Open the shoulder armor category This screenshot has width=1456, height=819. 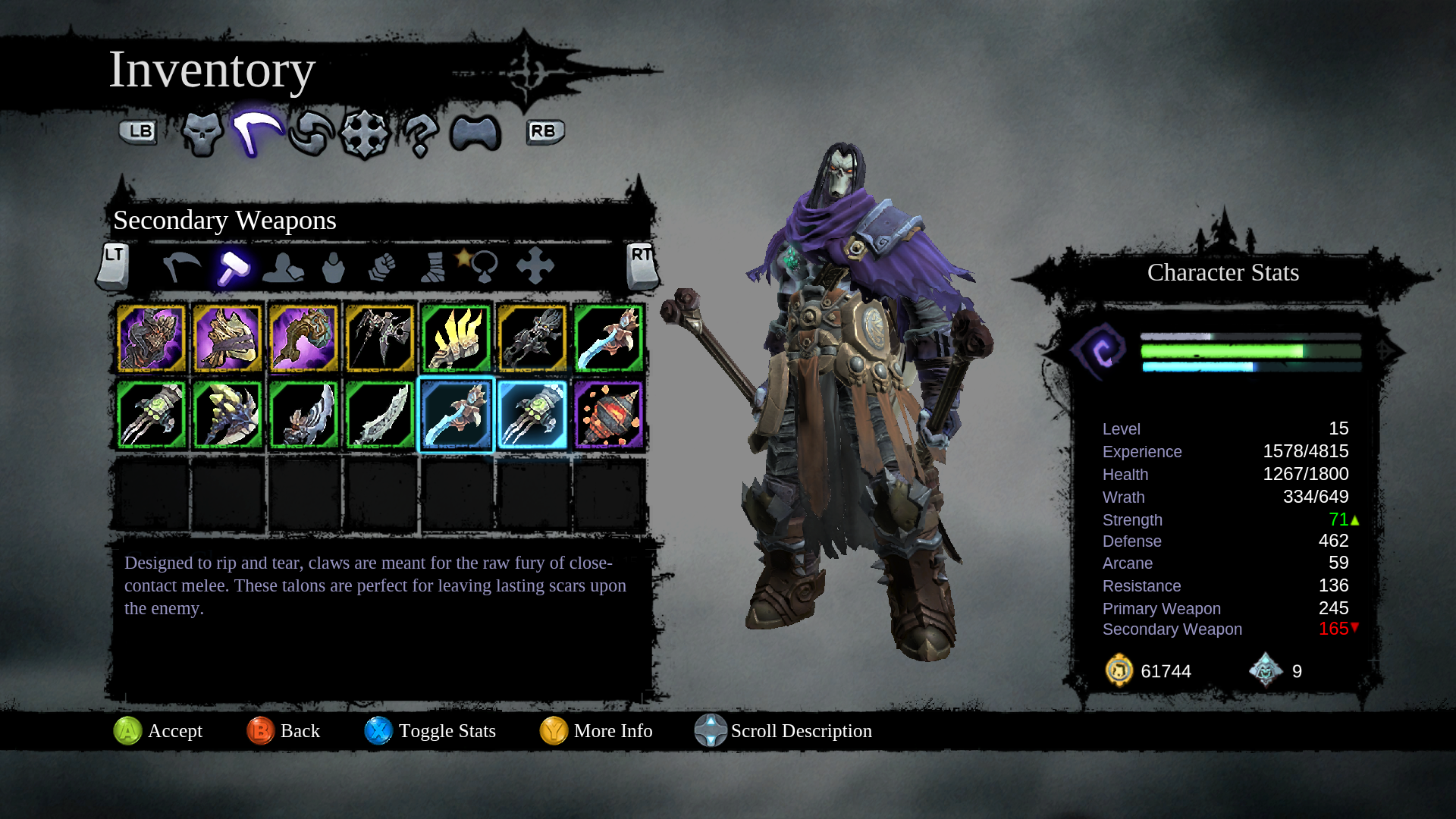(x=283, y=267)
